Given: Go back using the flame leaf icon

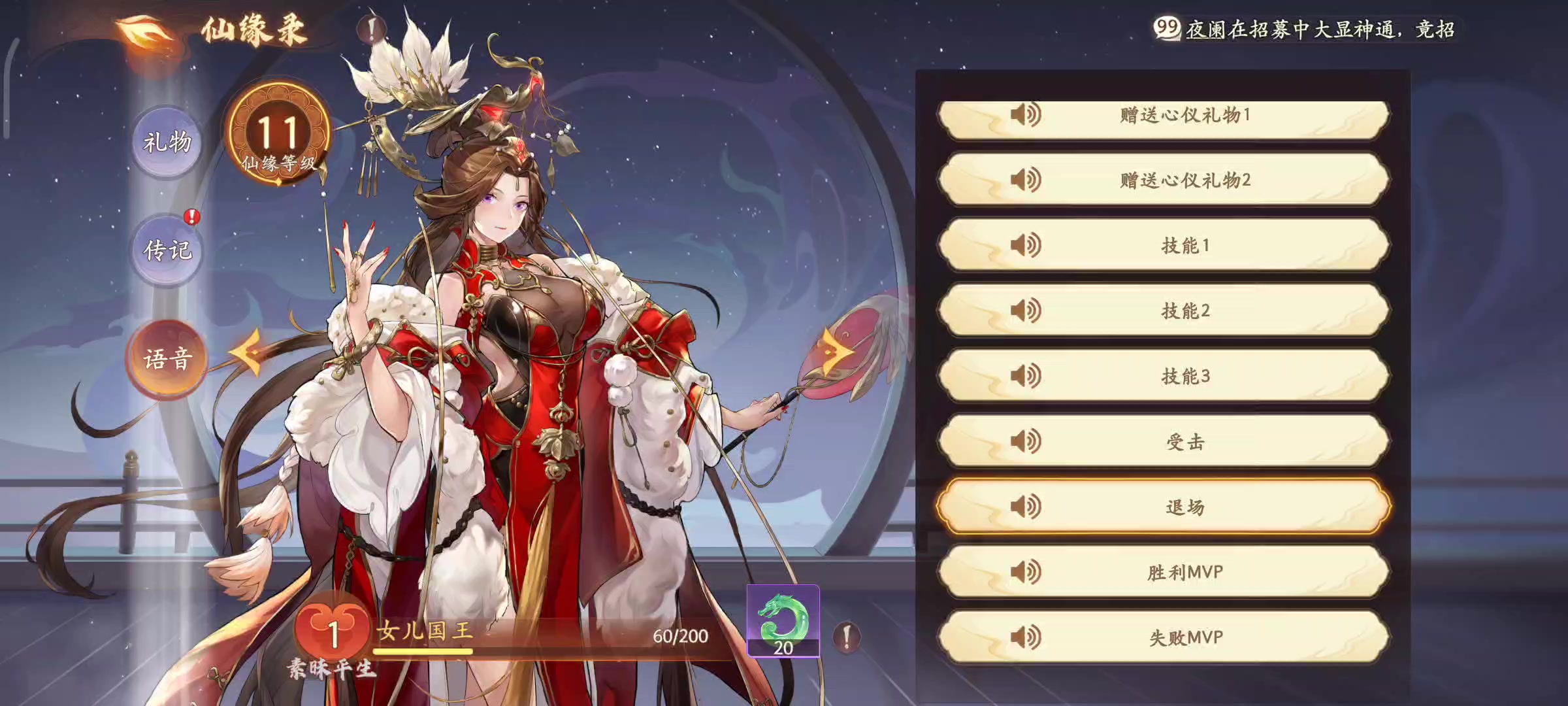Looking at the screenshot, I should click(145, 33).
